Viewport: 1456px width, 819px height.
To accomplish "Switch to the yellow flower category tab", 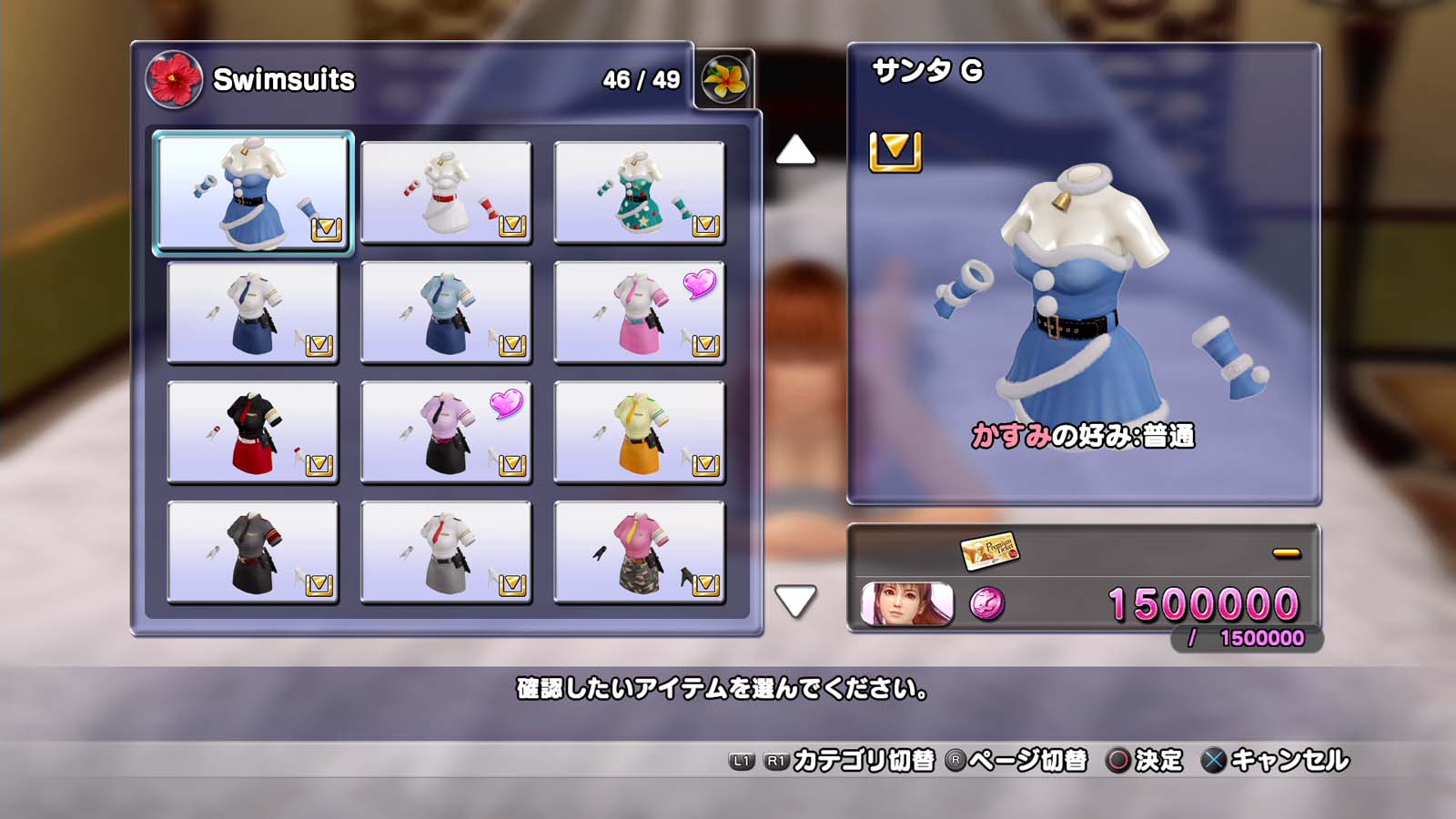I will coord(724,79).
